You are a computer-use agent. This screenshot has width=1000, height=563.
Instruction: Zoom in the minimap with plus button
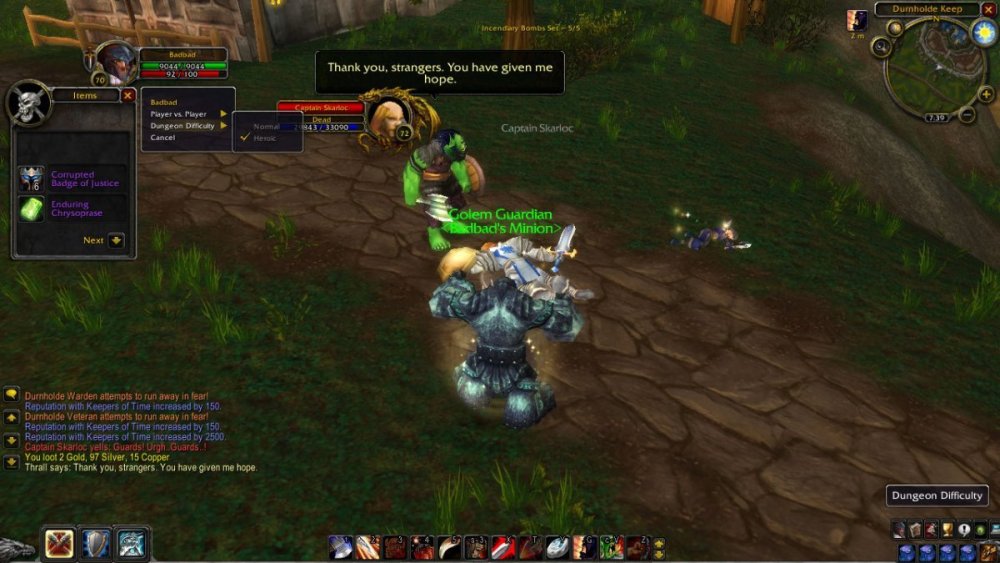click(982, 96)
